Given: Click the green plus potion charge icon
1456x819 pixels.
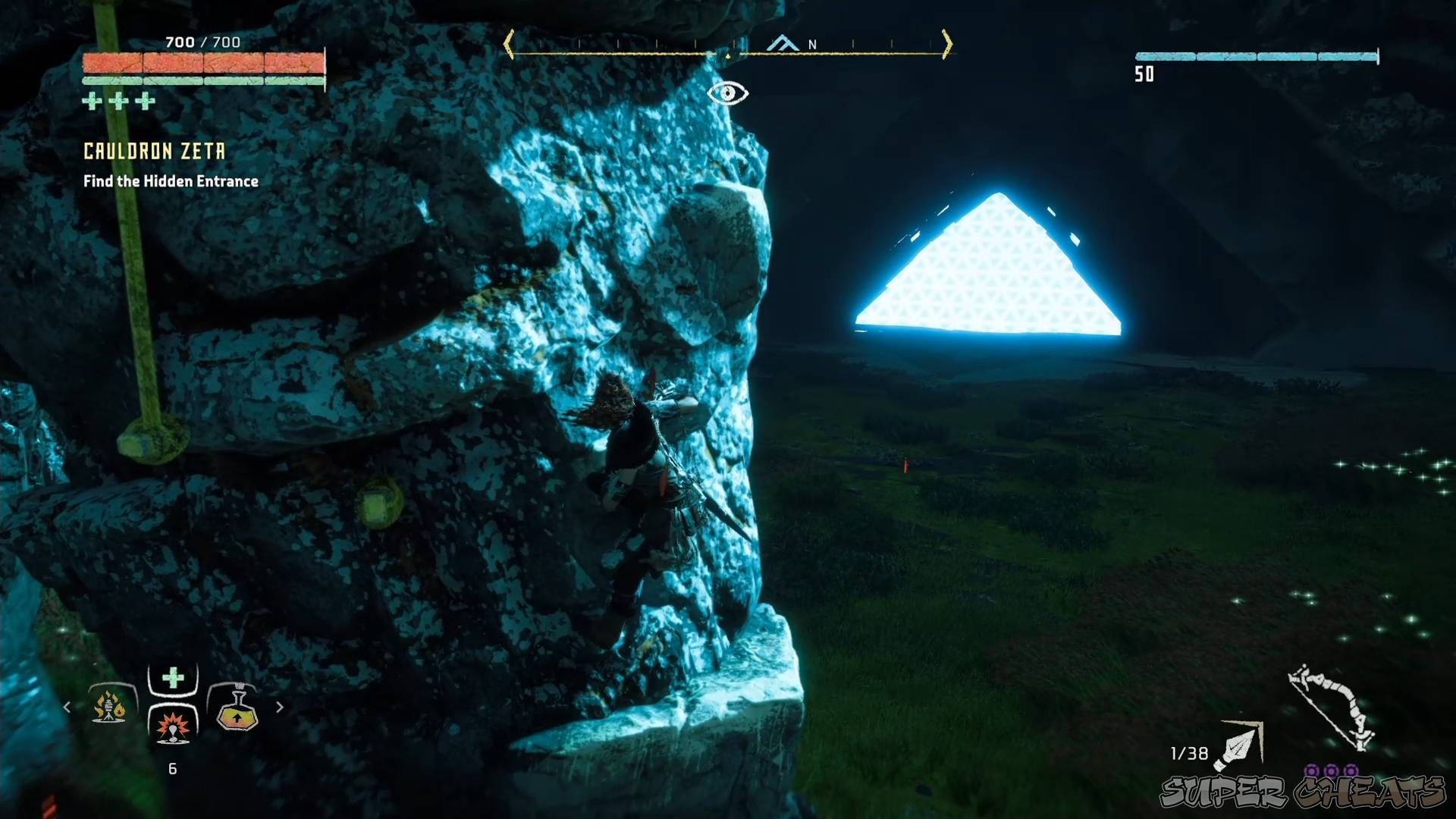Looking at the screenshot, I should (x=118, y=99).
